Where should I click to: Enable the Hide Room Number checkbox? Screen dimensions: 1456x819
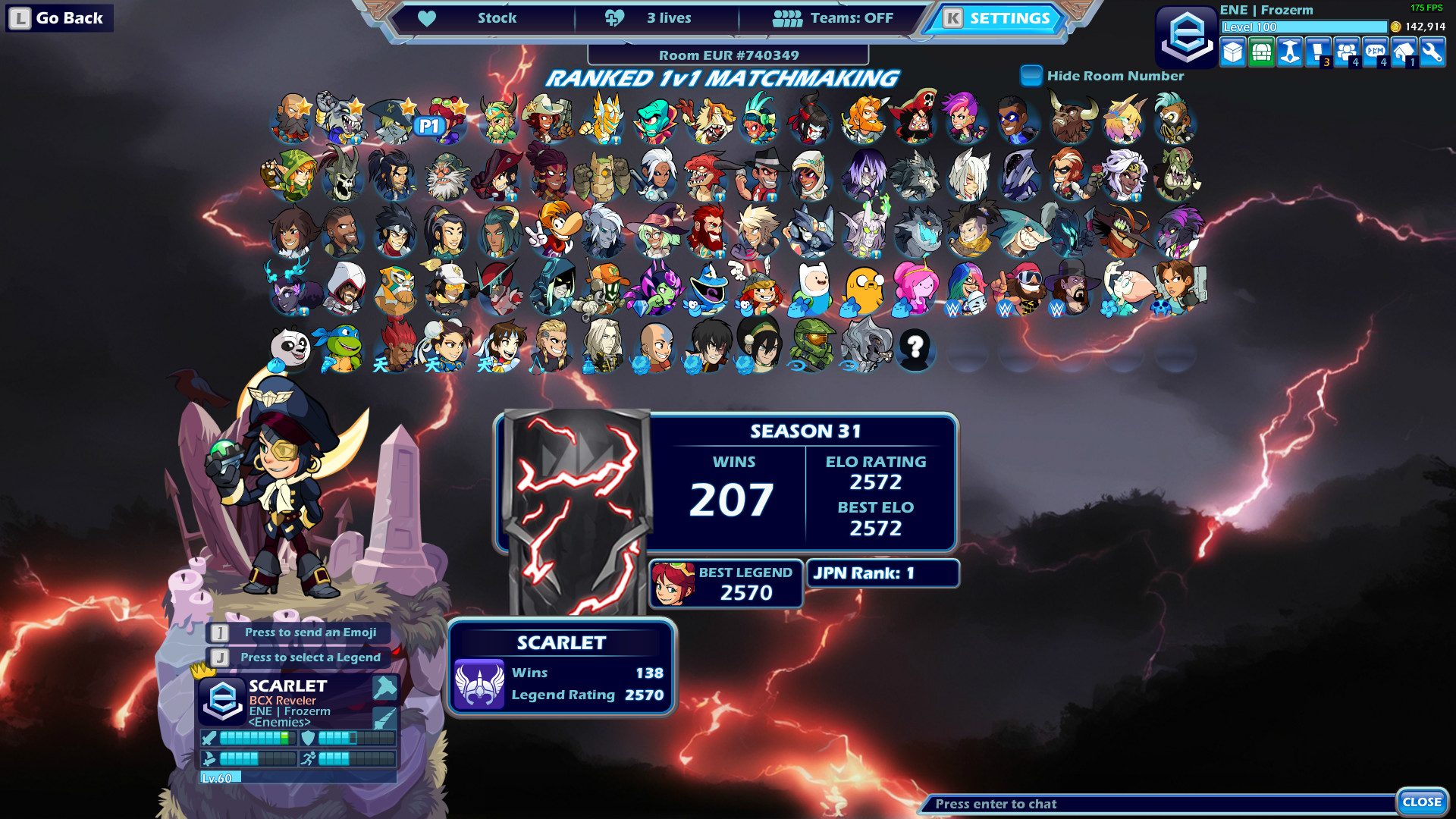click(x=1031, y=75)
